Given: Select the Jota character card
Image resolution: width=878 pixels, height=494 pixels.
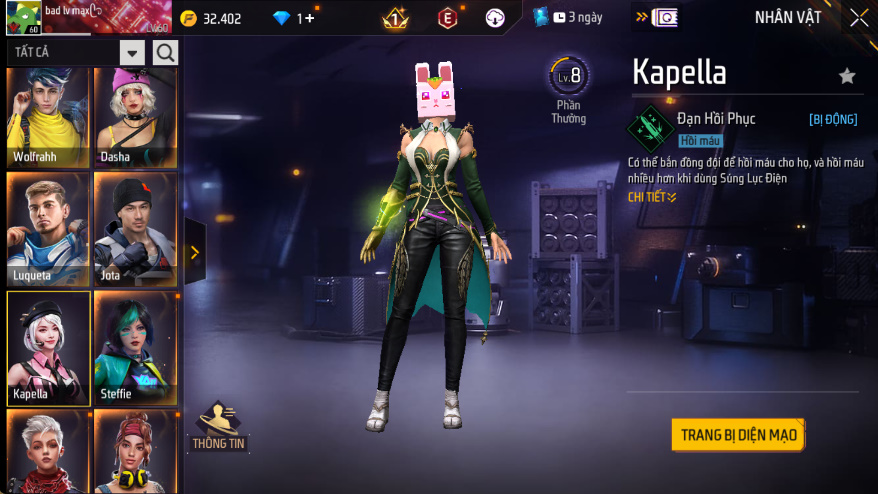Looking at the screenshot, I should pyautogui.click(x=135, y=229).
